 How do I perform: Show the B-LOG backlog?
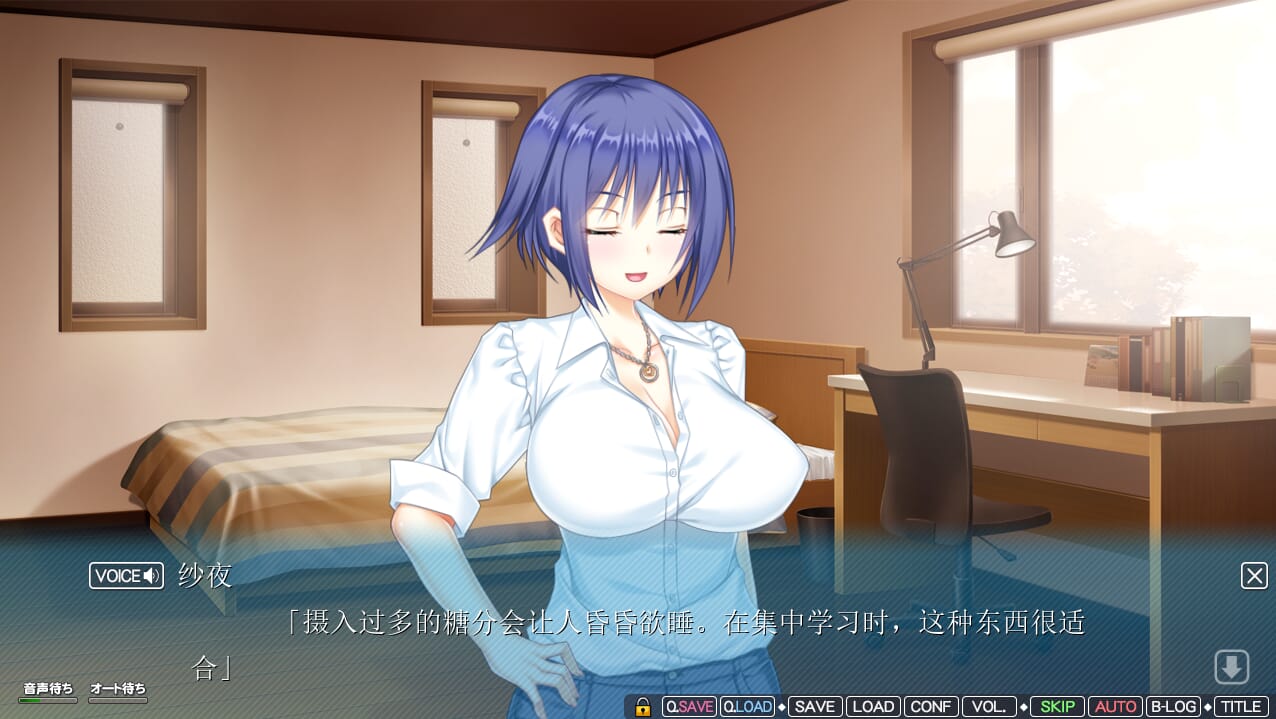[x=1173, y=706]
